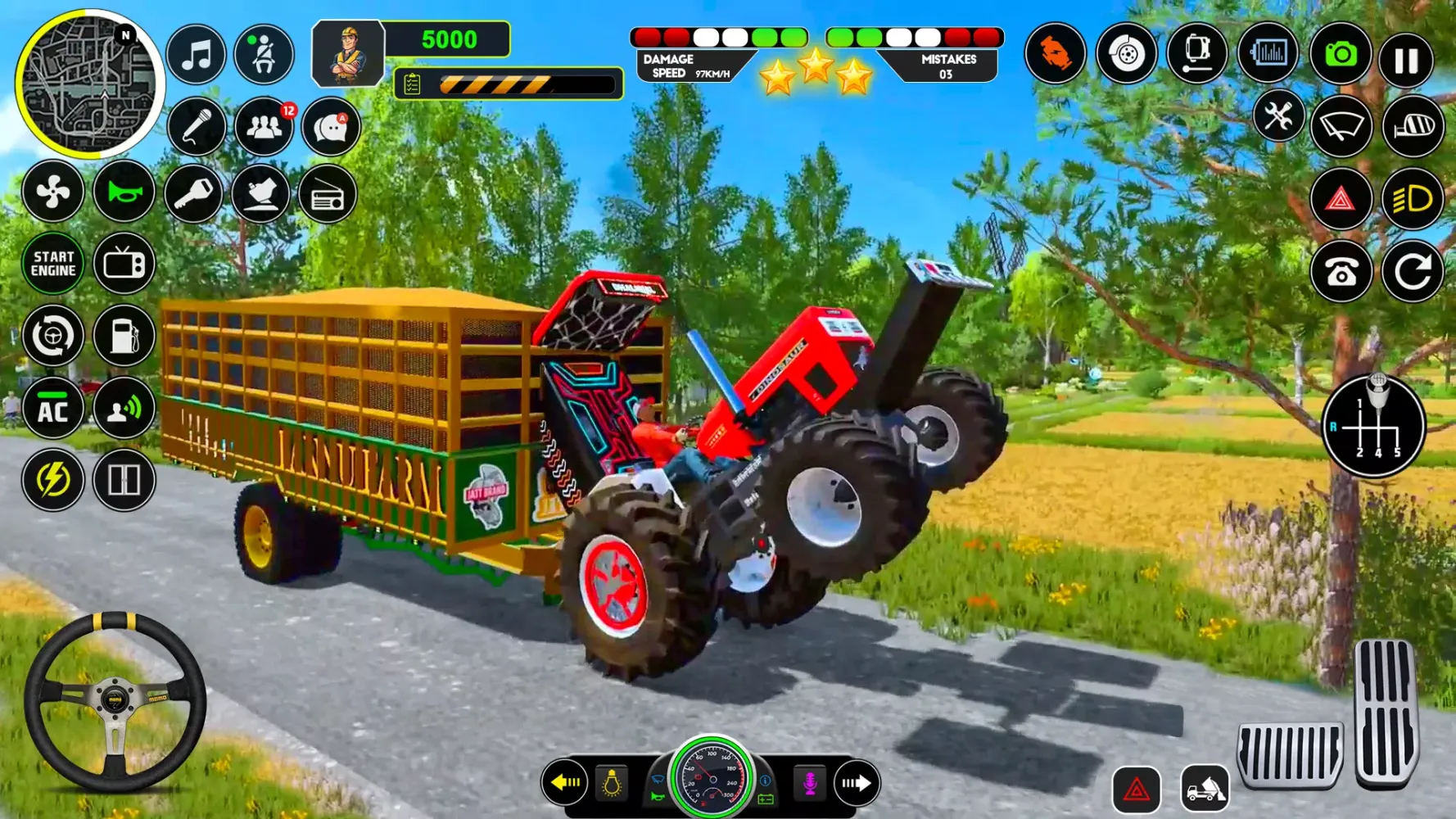
Task: Tap the tow truck button
Action: pos(1205,790)
